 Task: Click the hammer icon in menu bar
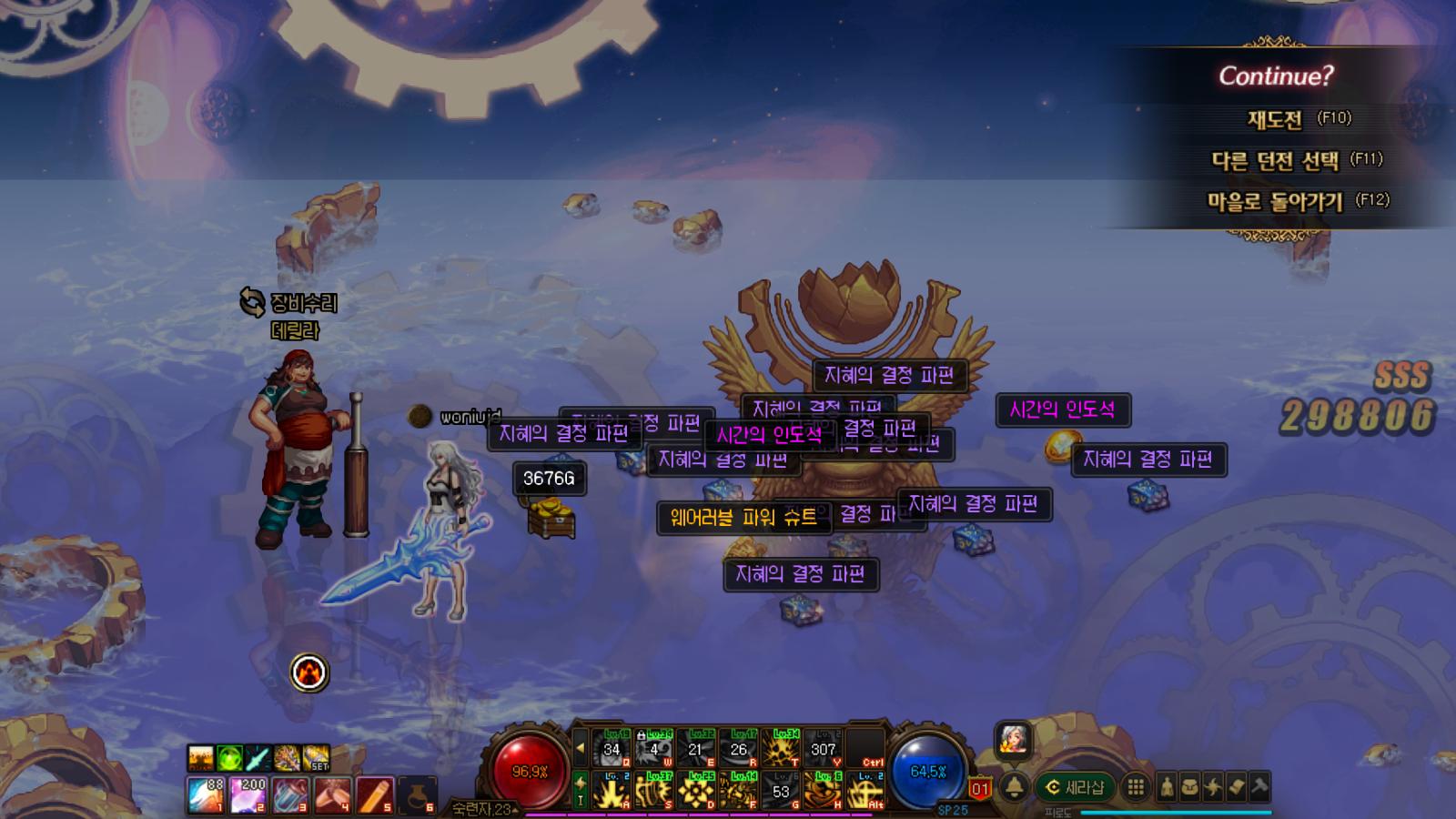click(x=1259, y=787)
